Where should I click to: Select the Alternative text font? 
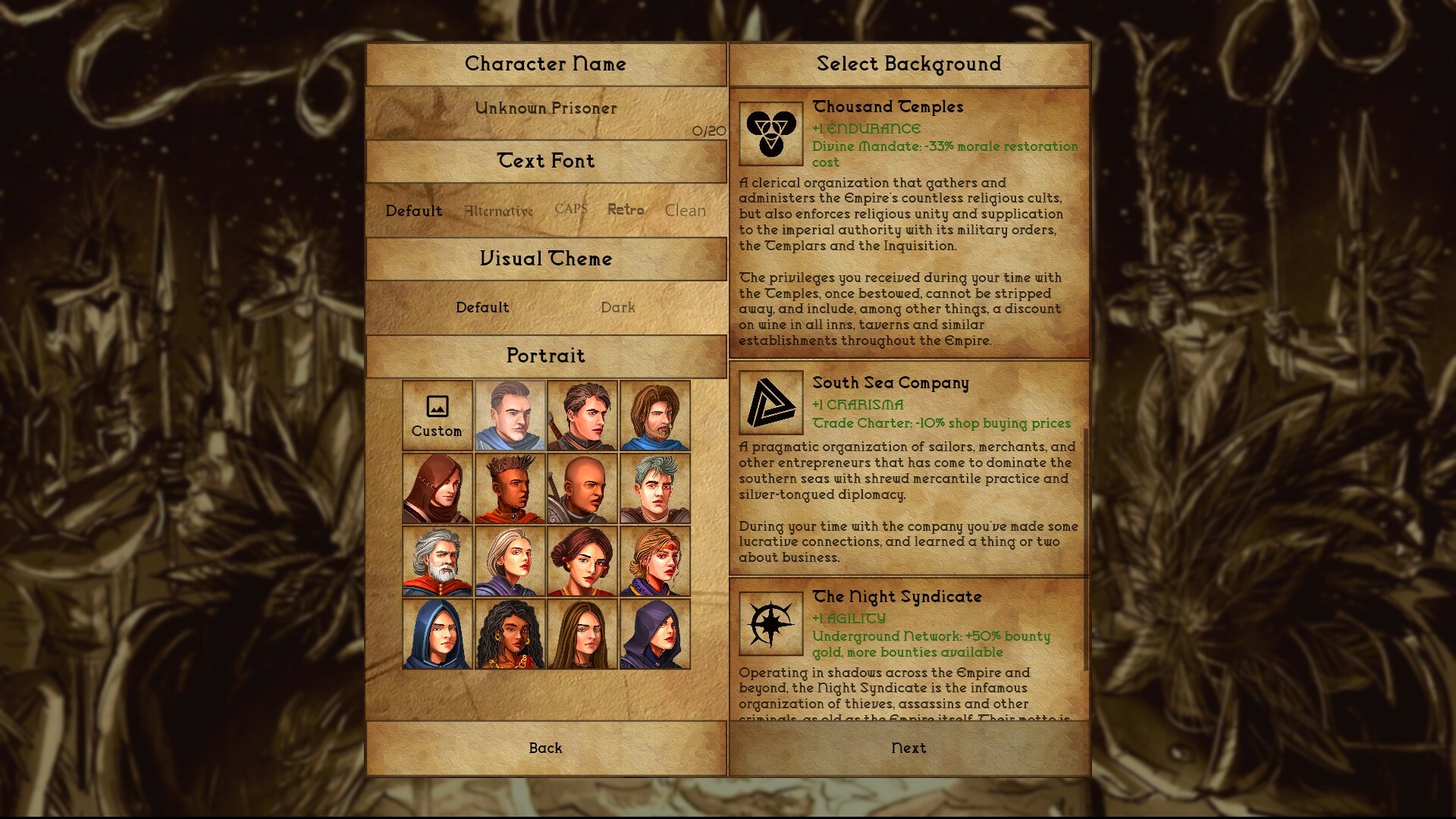click(497, 210)
